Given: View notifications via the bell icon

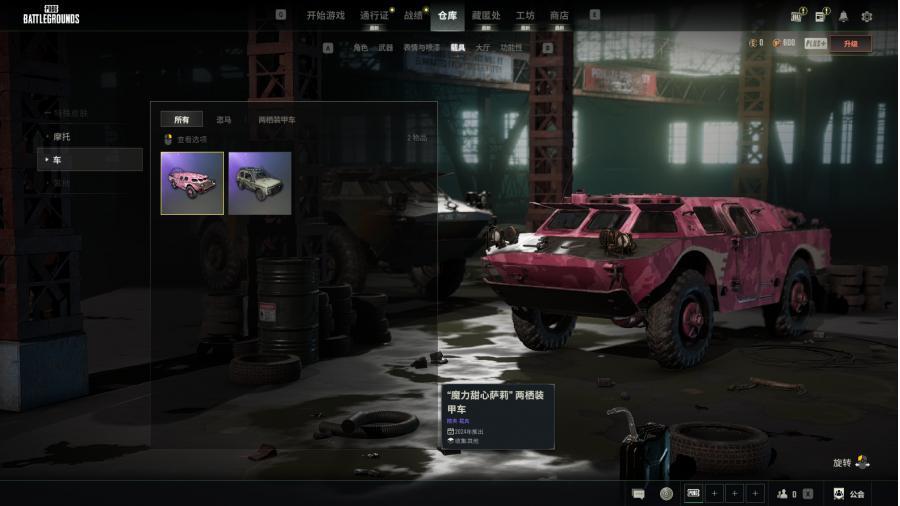Looking at the screenshot, I should (843, 16).
